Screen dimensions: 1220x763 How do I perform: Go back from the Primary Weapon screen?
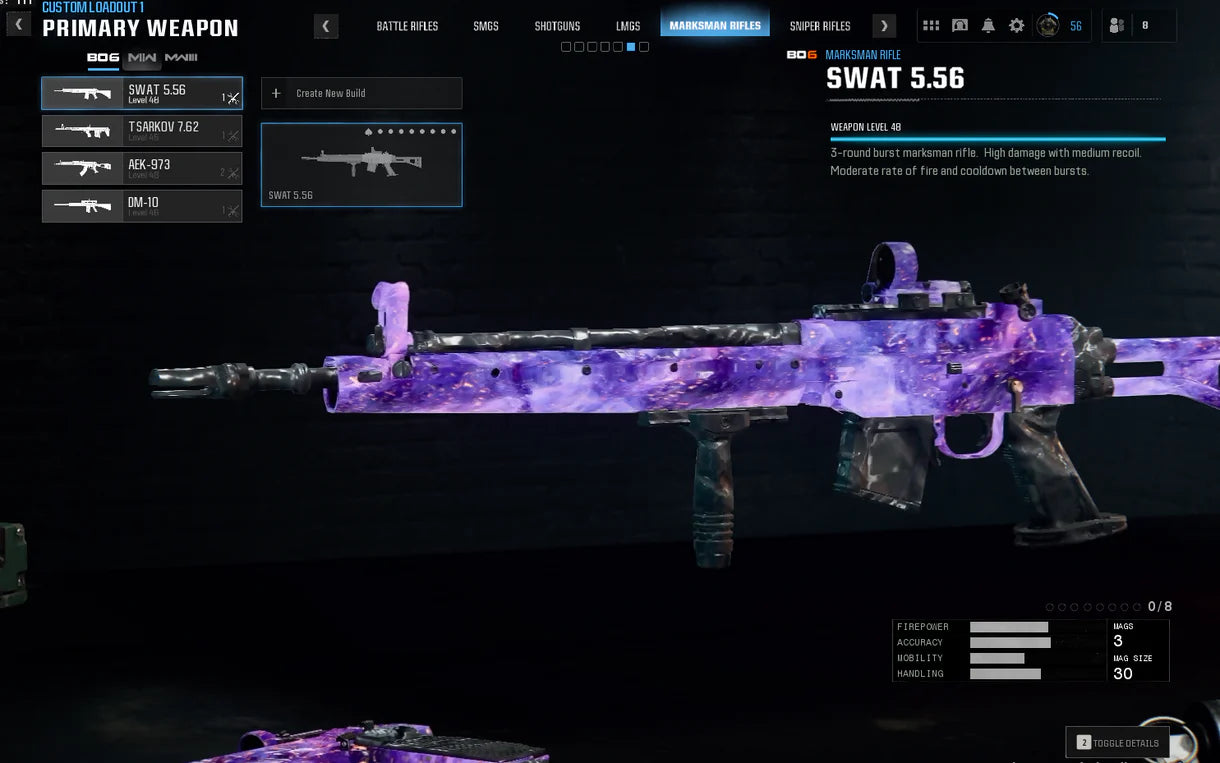click(18, 24)
